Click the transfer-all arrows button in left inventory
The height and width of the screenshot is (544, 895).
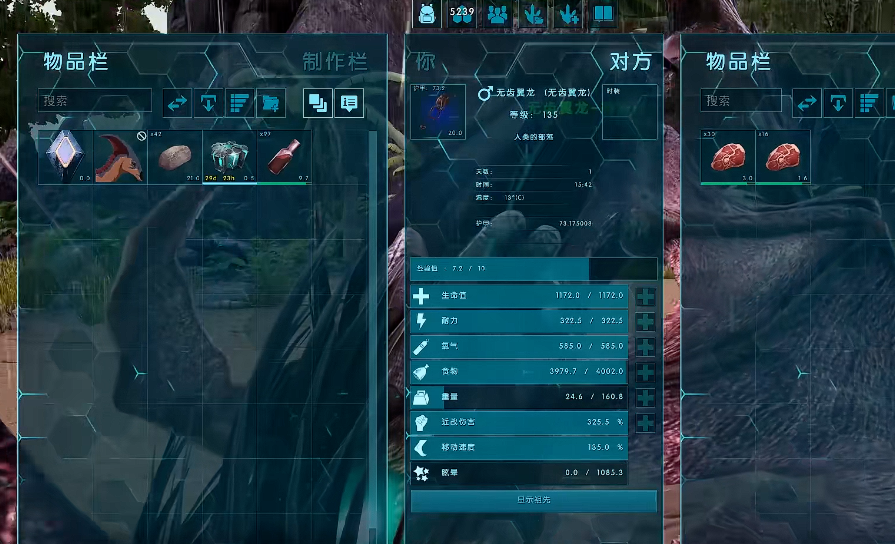point(177,102)
